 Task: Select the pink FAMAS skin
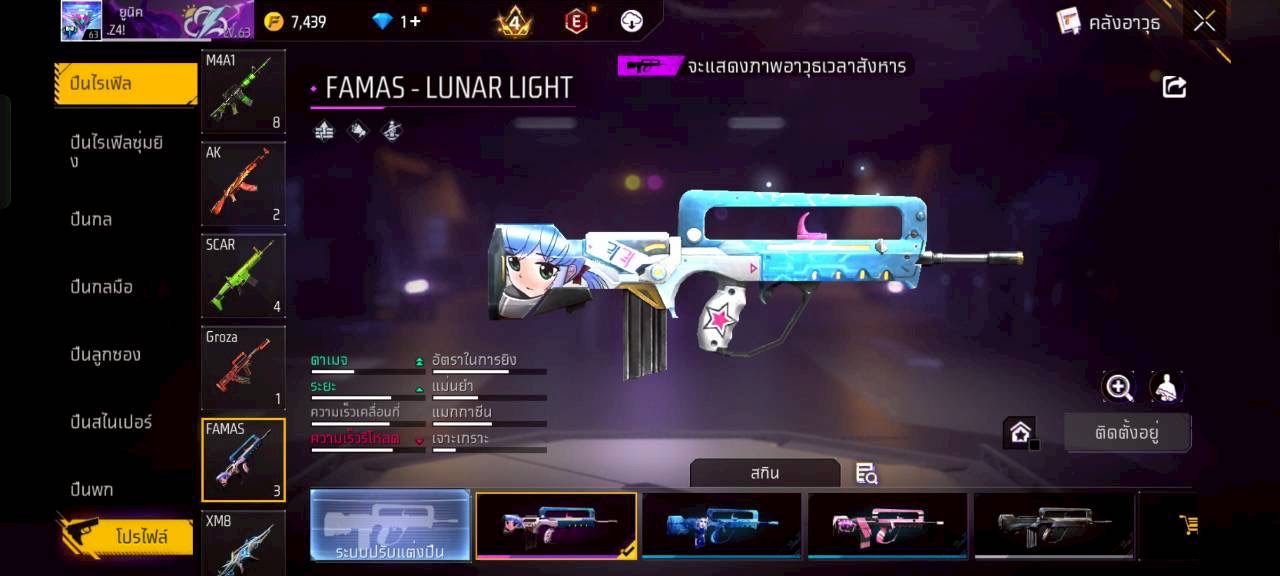(887, 525)
